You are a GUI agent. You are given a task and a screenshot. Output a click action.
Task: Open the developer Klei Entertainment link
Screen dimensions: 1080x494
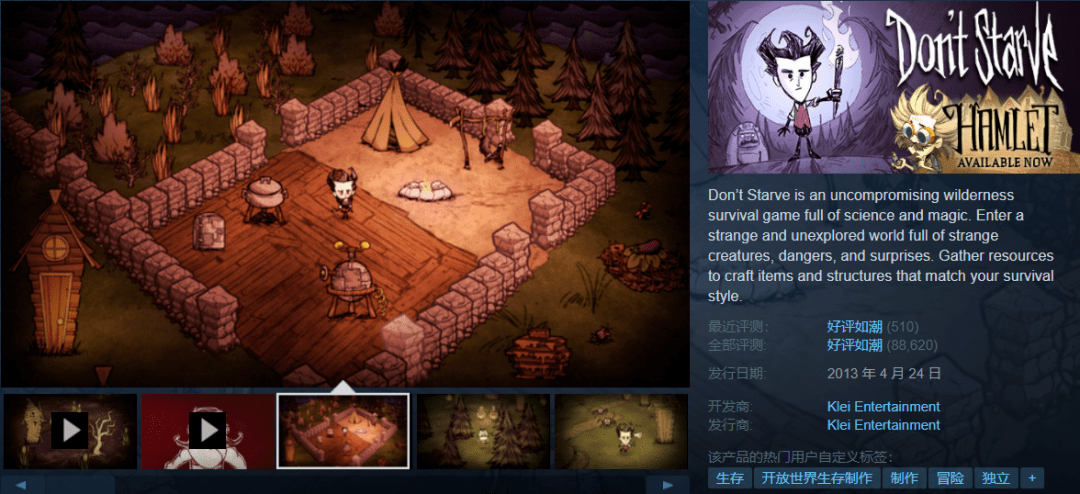click(883, 407)
